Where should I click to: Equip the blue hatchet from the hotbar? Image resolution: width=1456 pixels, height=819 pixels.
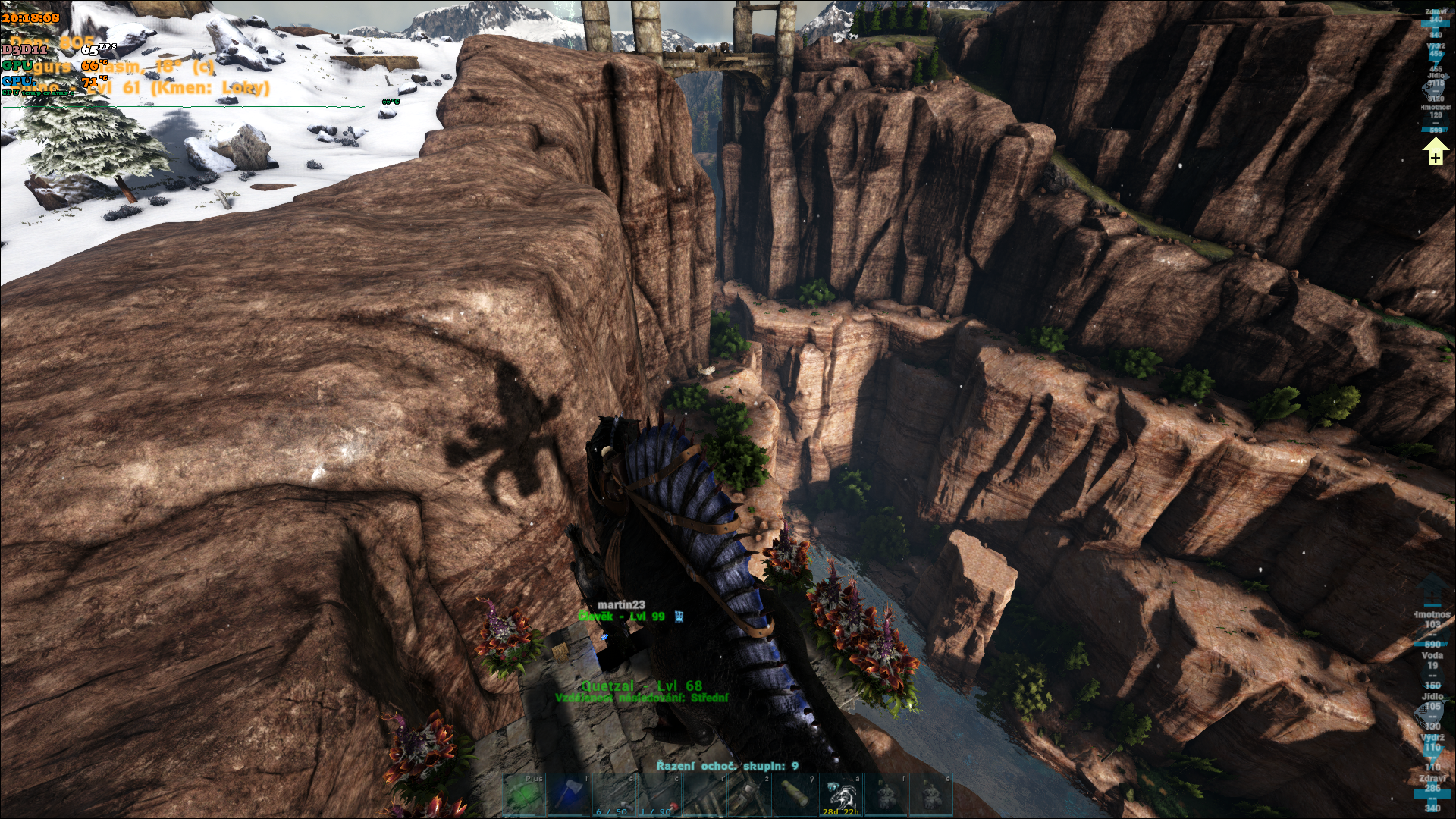569,795
